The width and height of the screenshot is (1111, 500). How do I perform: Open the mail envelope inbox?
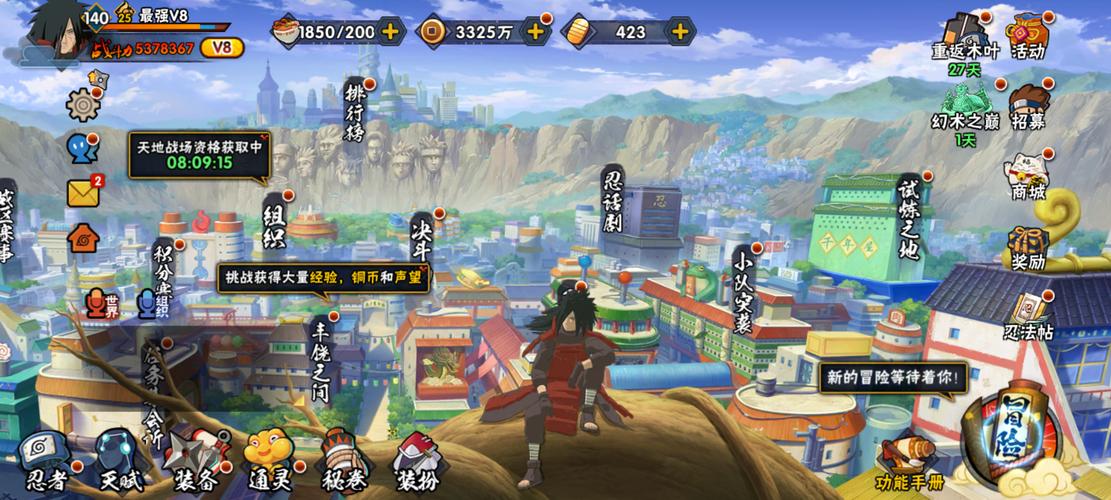[x=83, y=192]
